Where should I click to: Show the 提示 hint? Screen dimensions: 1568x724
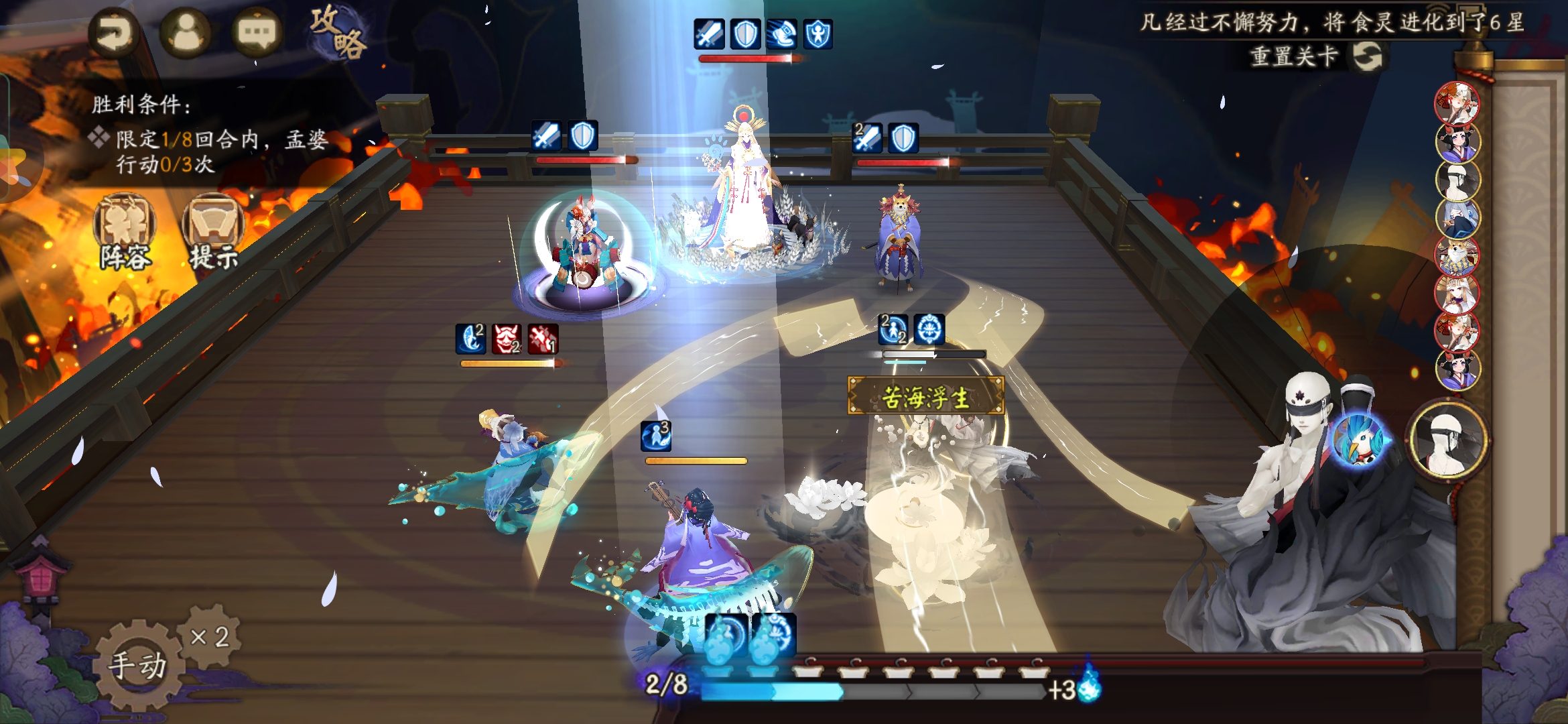[x=213, y=232]
